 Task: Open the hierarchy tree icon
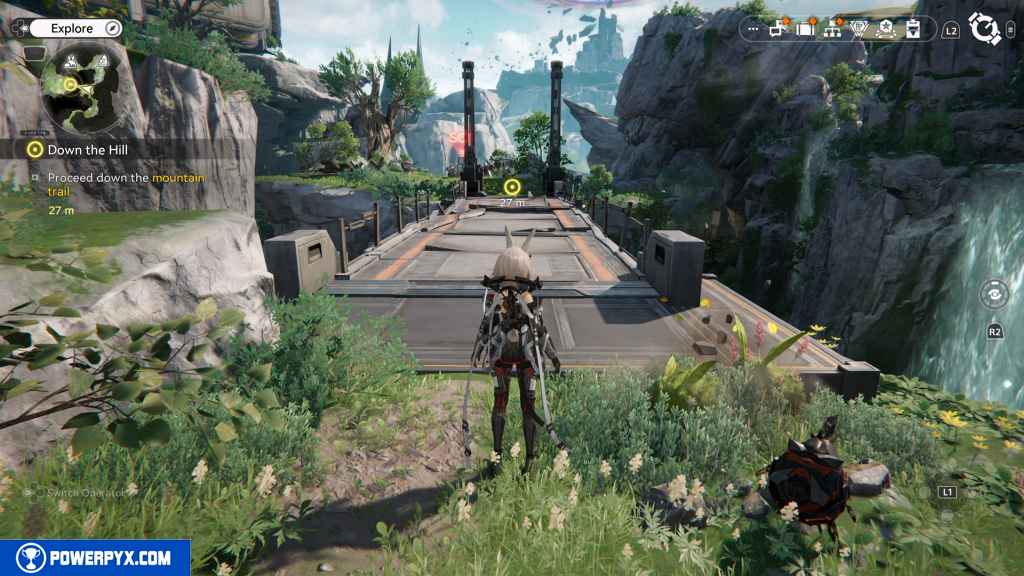pos(832,30)
